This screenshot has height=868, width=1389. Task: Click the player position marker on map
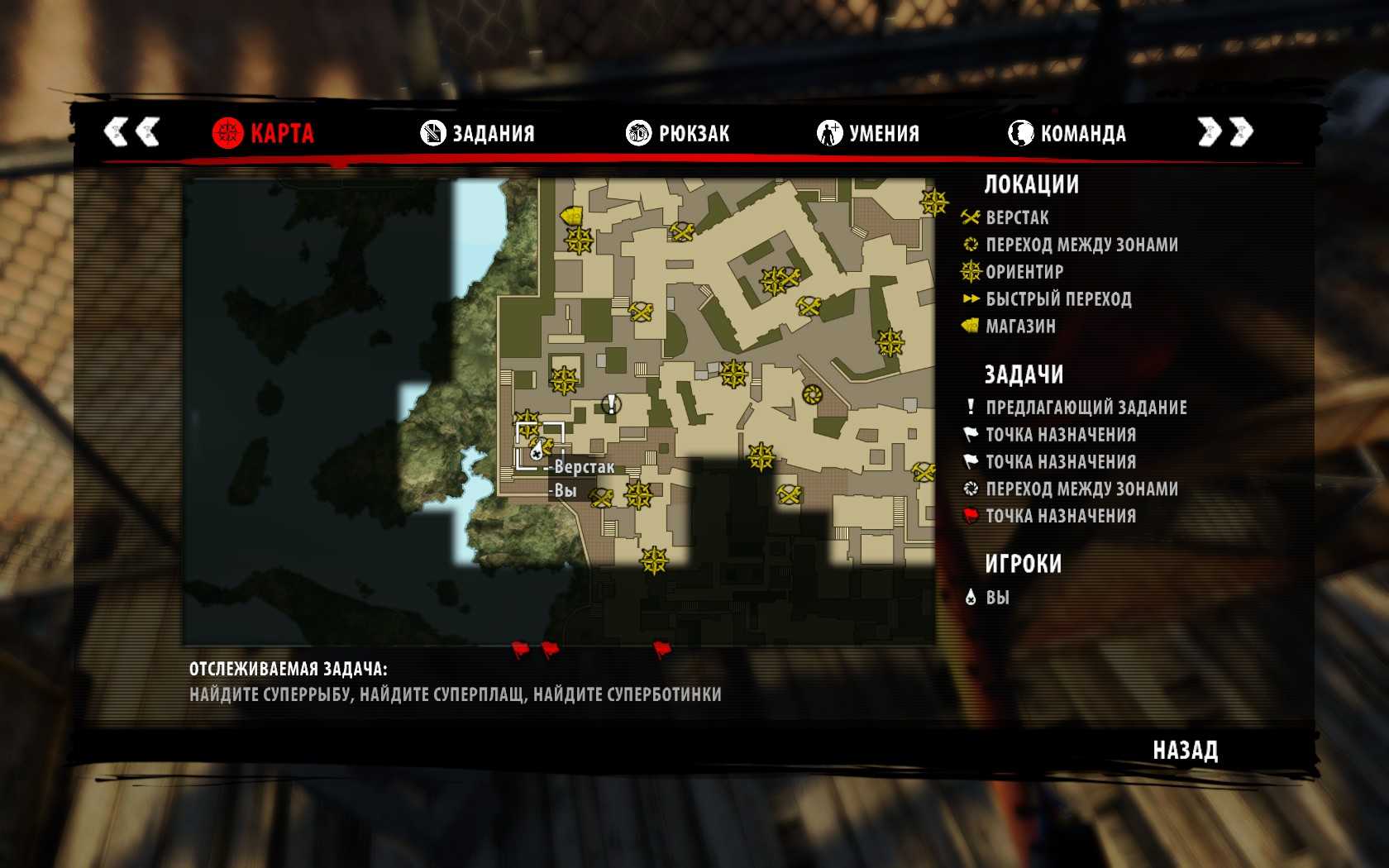point(537,450)
